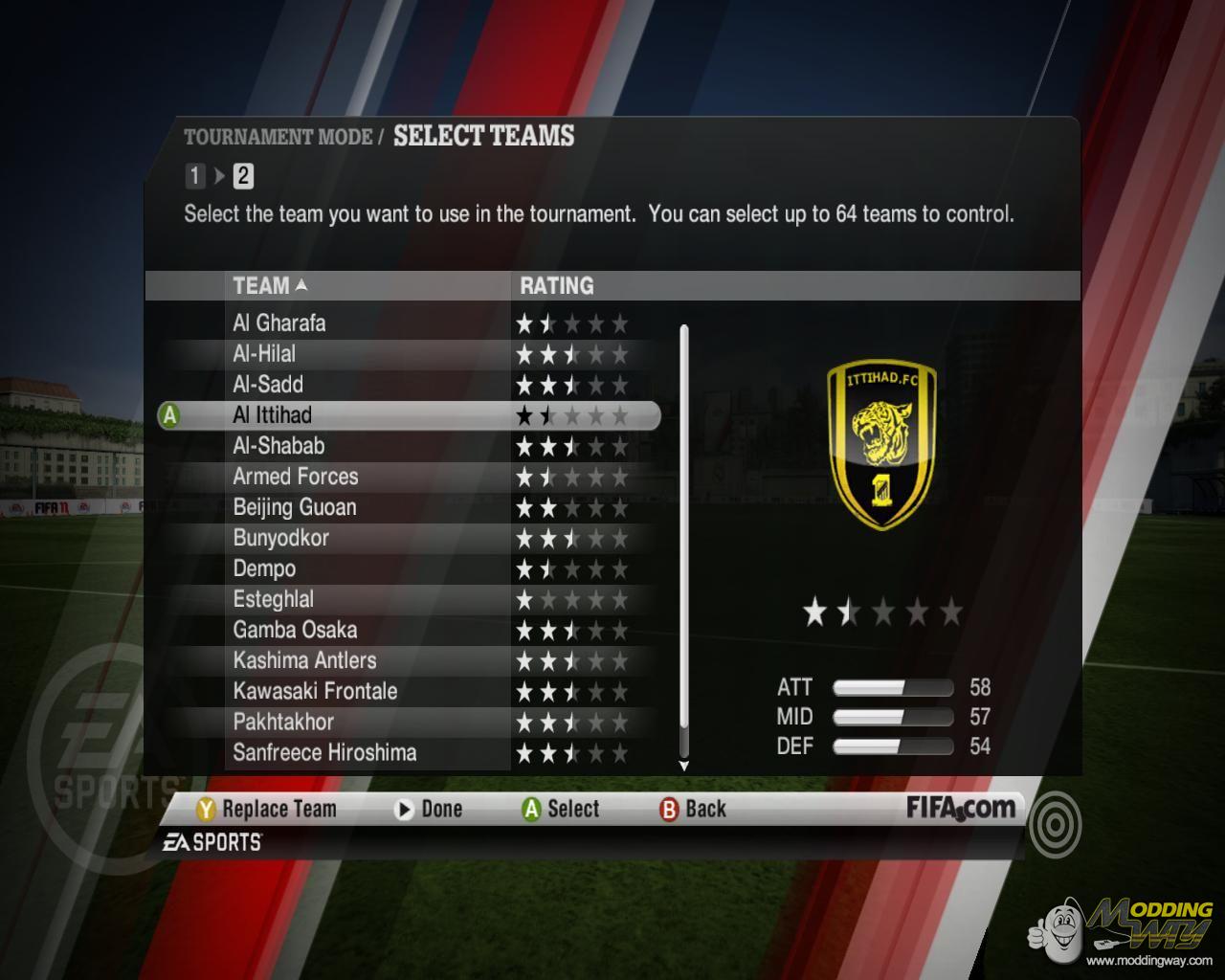Choose the Bunyodkor row
The height and width of the screenshot is (980, 1225).
(x=281, y=538)
